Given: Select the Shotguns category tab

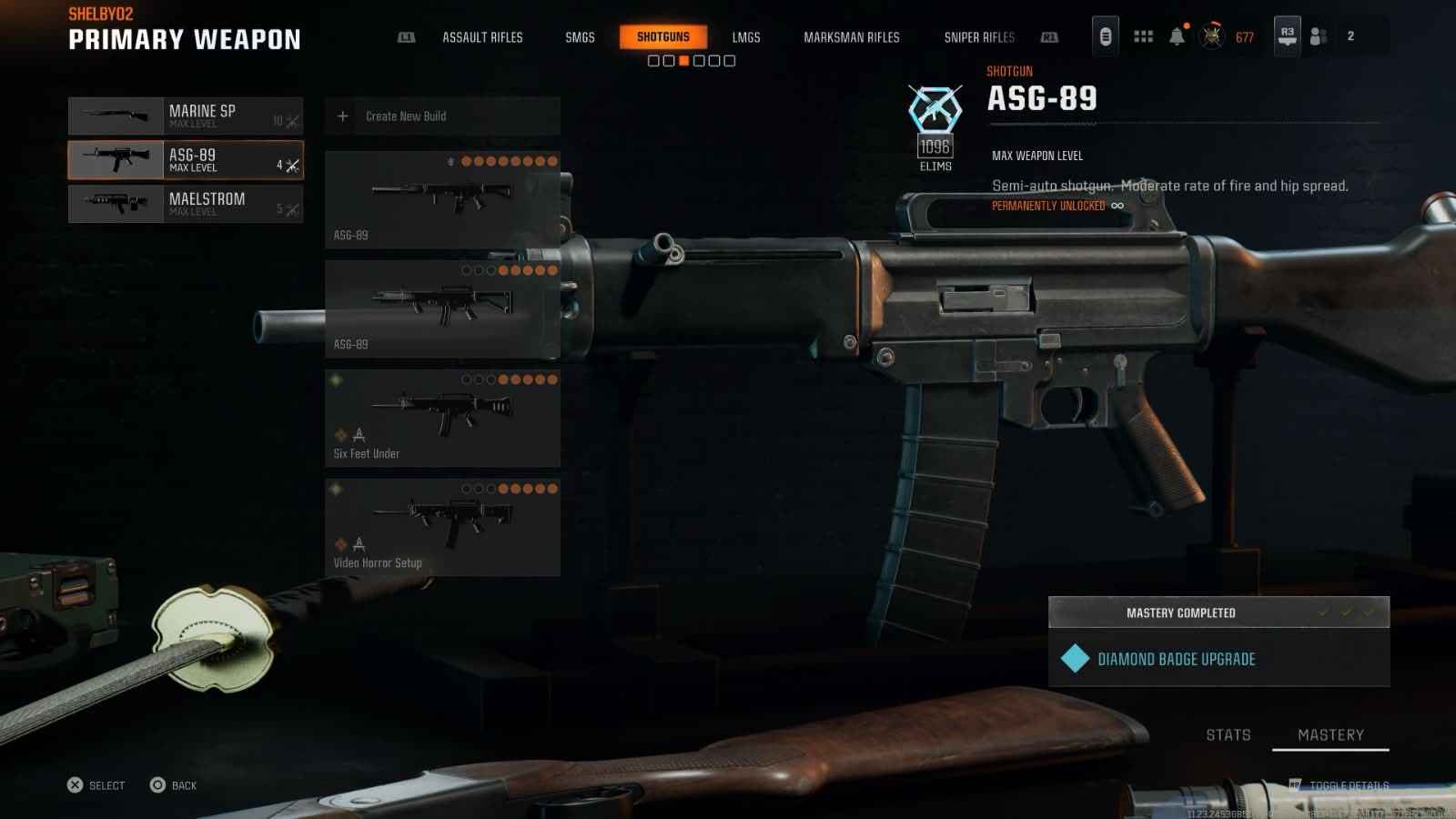Looking at the screenshot, I should (x=662, y=37).
